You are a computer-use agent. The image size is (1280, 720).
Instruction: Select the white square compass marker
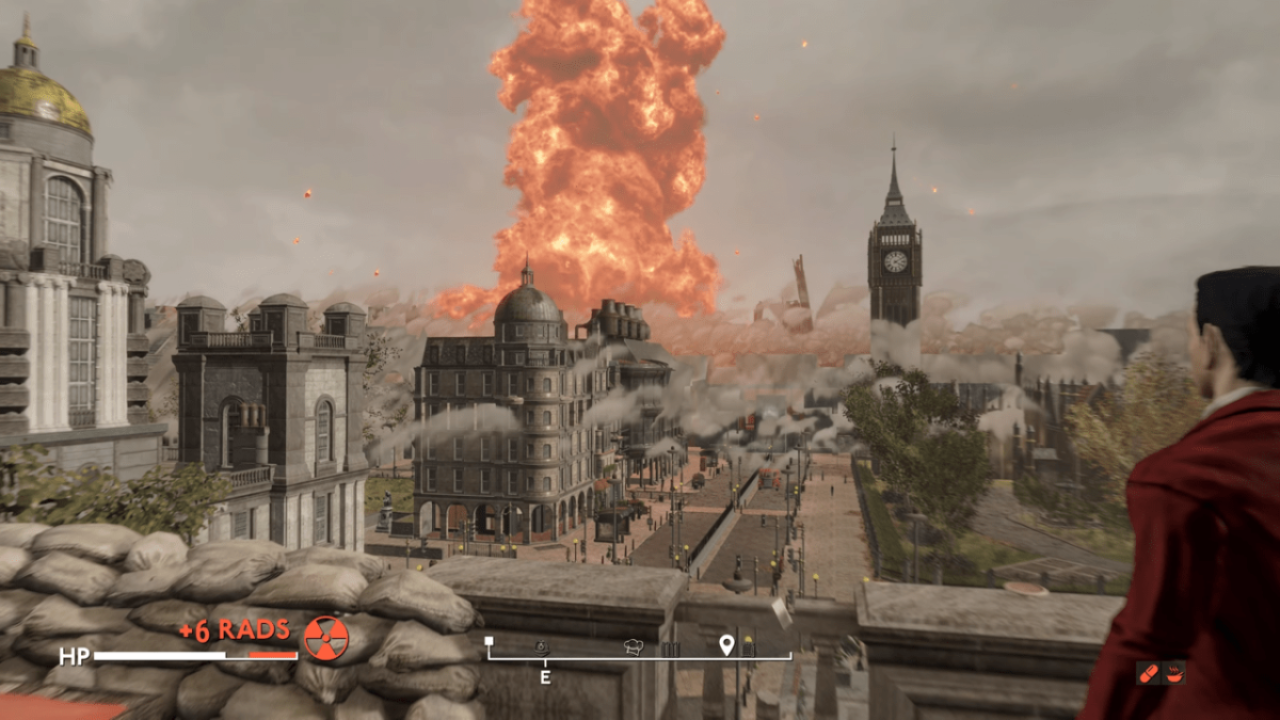489,642
